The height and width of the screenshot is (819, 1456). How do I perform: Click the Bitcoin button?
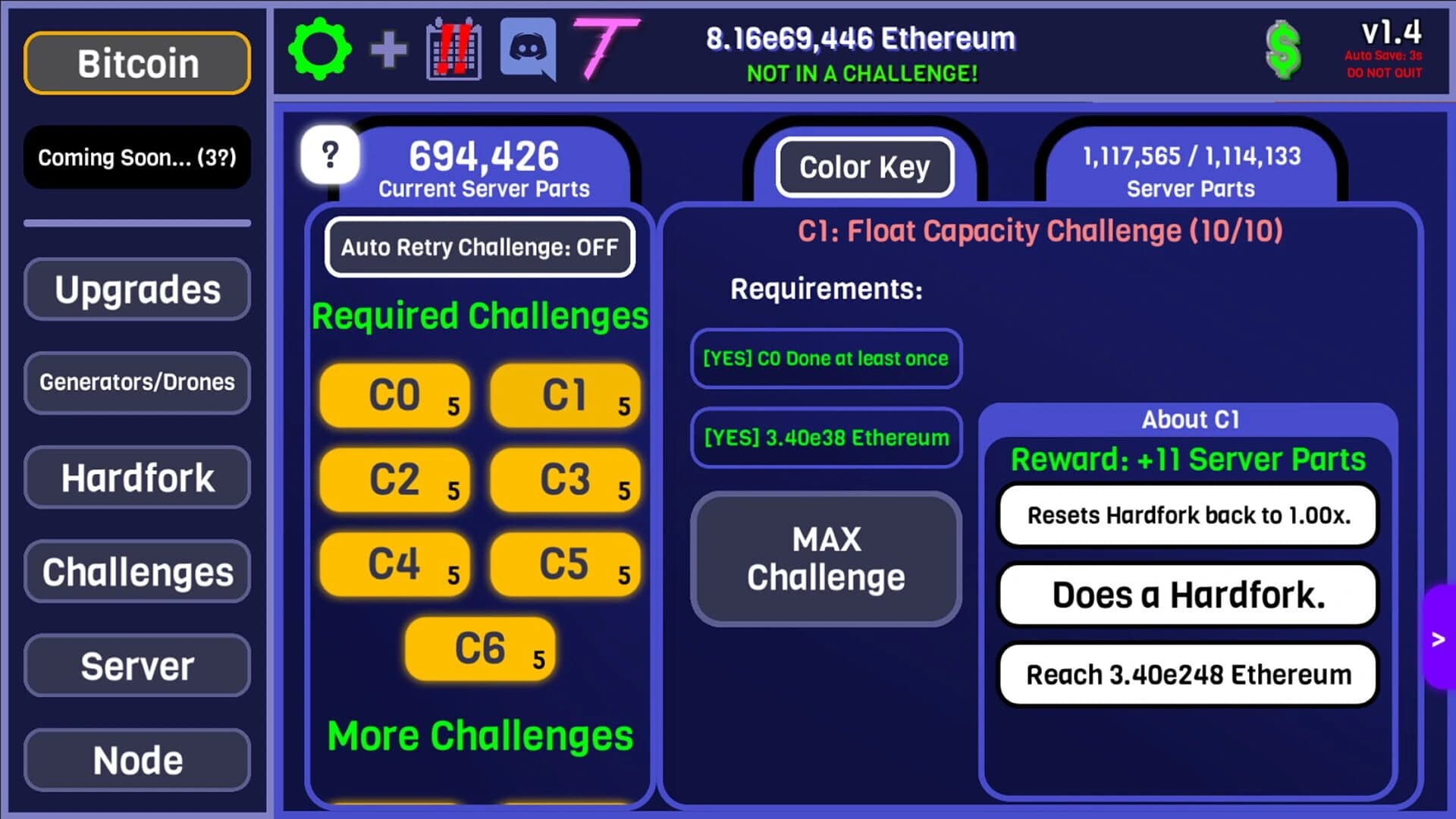136,63
